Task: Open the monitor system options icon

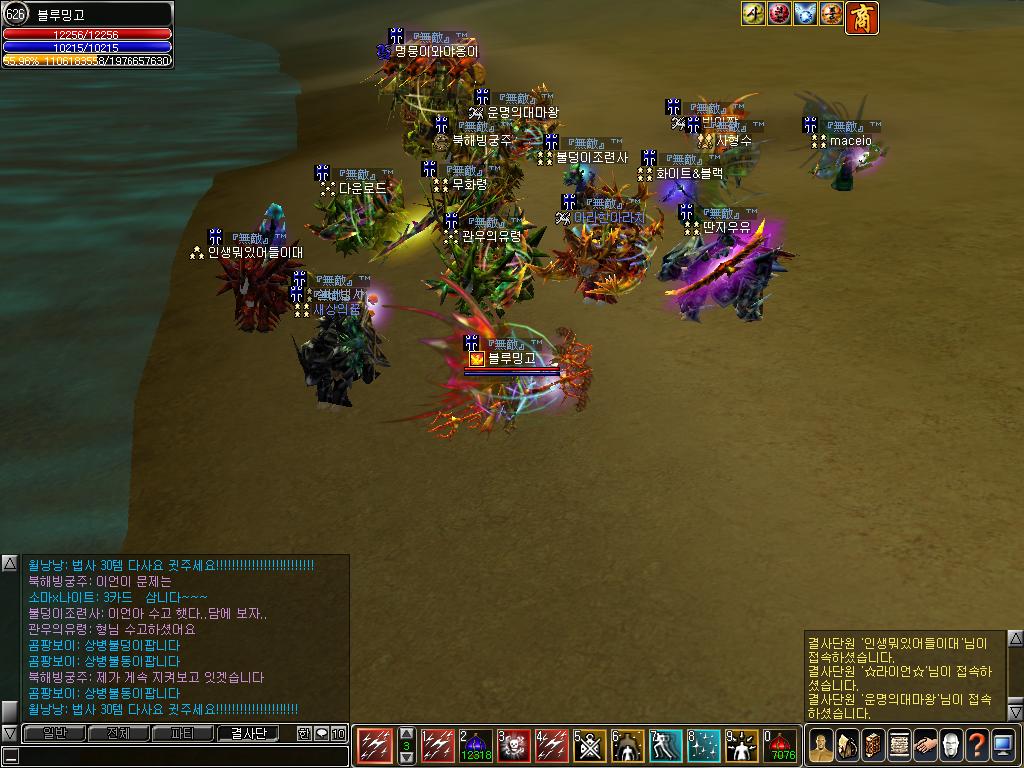Action: pyautogui.click(x=1003, y=745)
